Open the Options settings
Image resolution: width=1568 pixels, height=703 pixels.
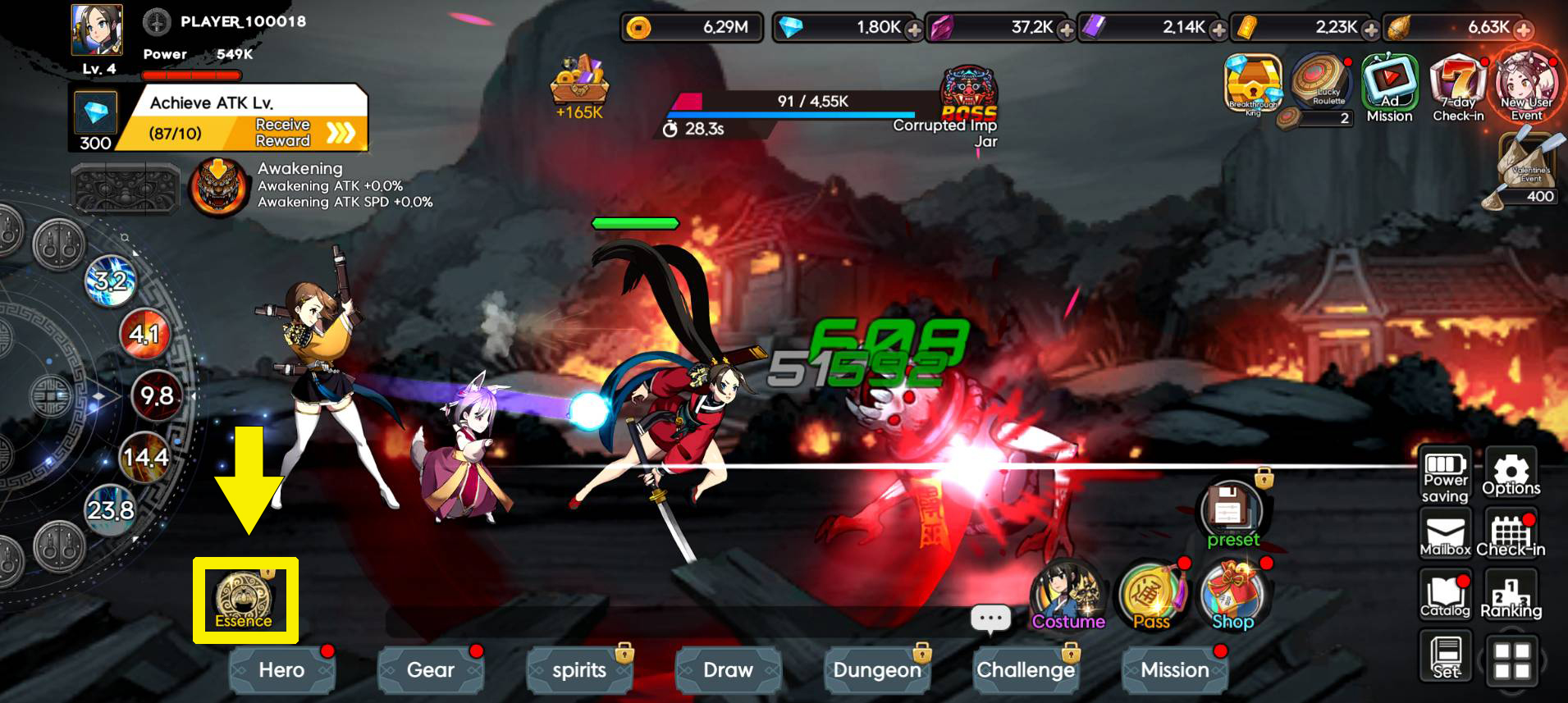[x=1511, y=474]
